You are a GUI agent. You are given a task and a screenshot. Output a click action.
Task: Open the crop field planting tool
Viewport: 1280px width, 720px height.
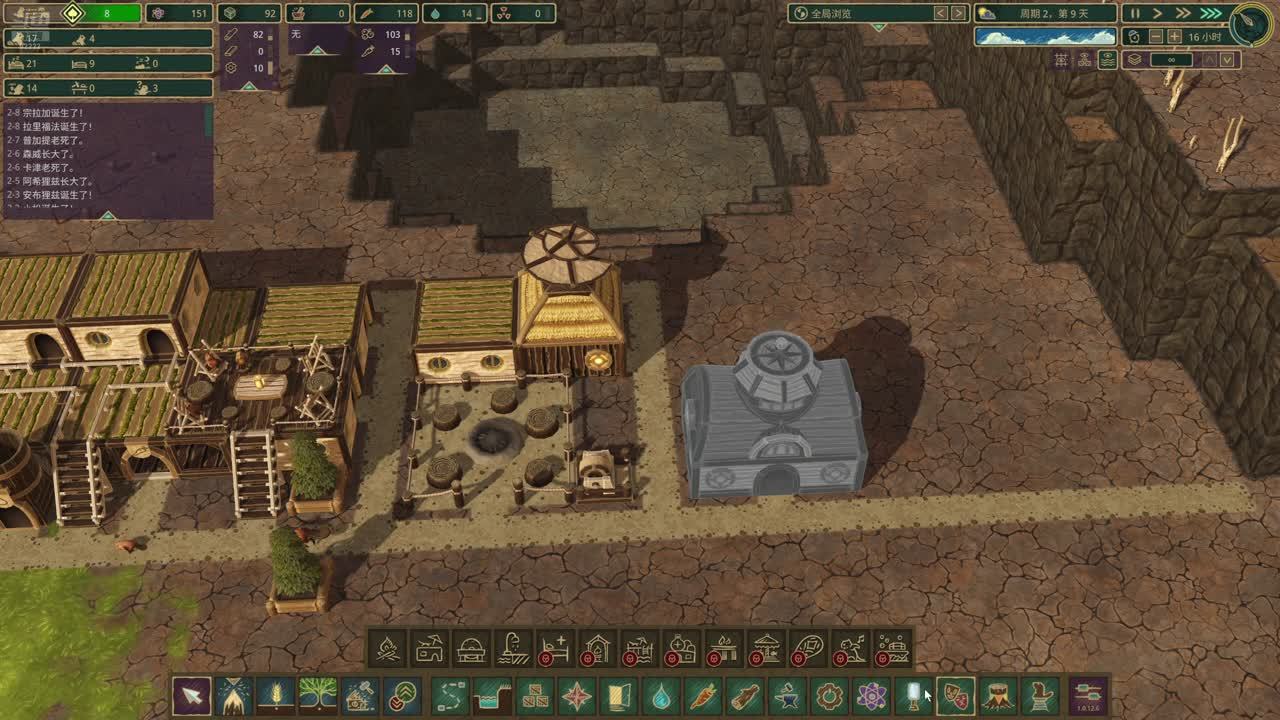click(276, 695)
